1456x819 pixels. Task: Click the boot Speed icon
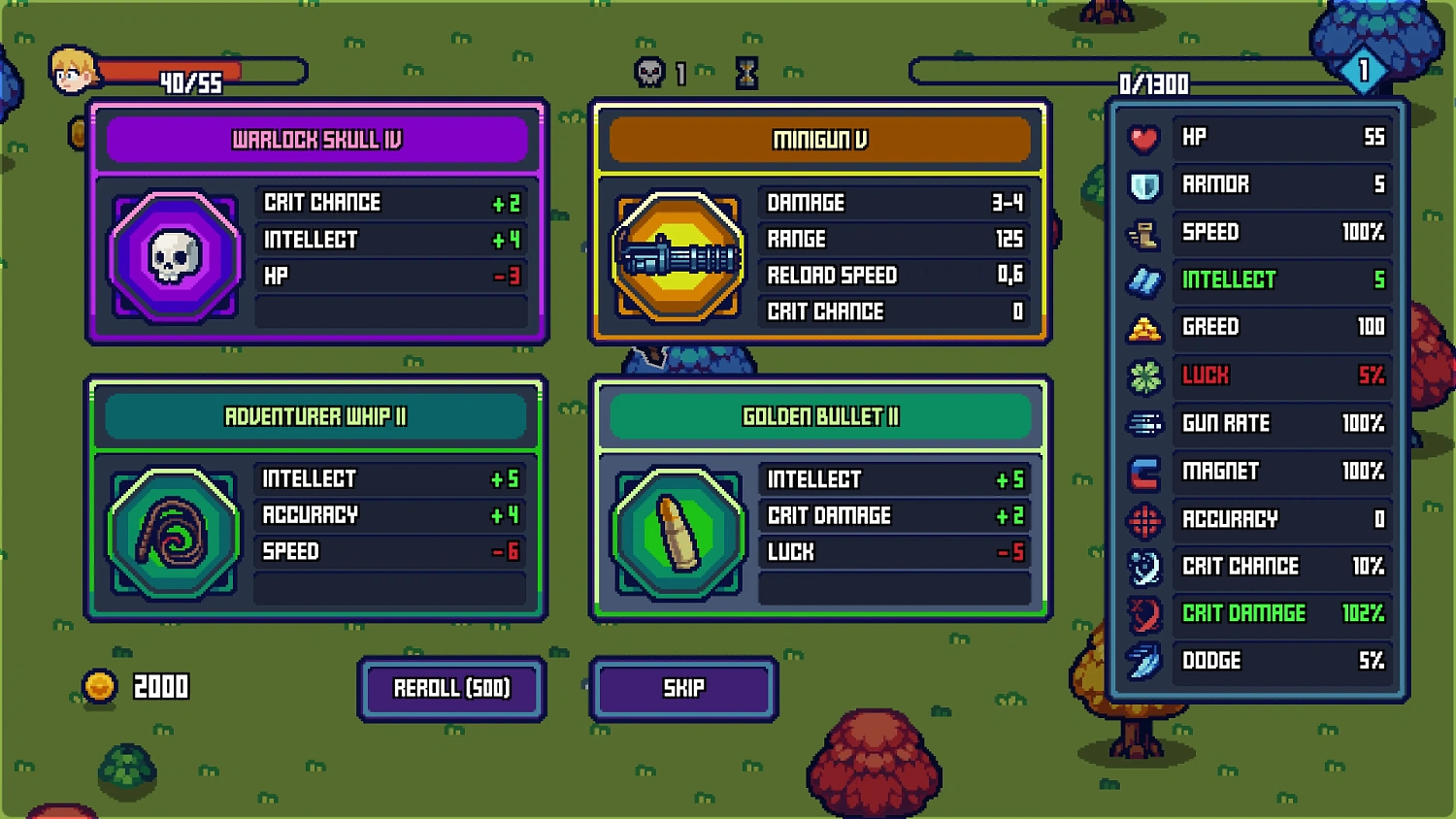1143,233
